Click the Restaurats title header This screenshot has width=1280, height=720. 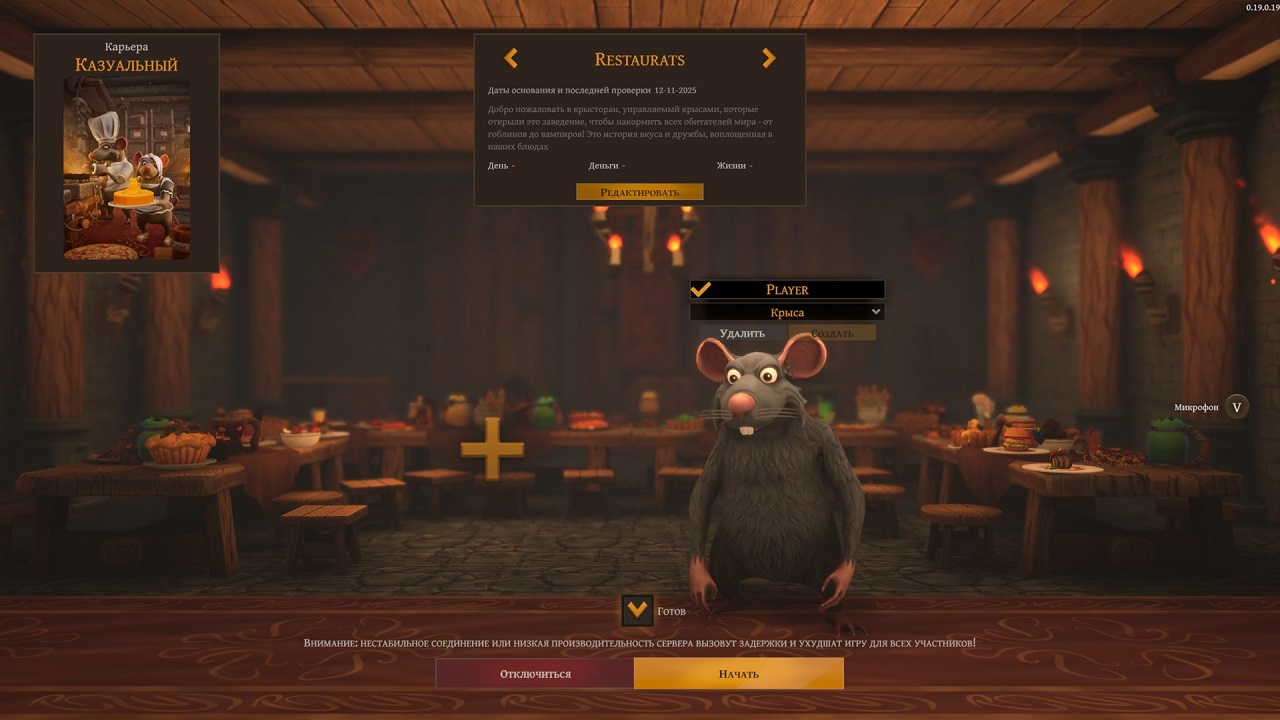(639, 59)
